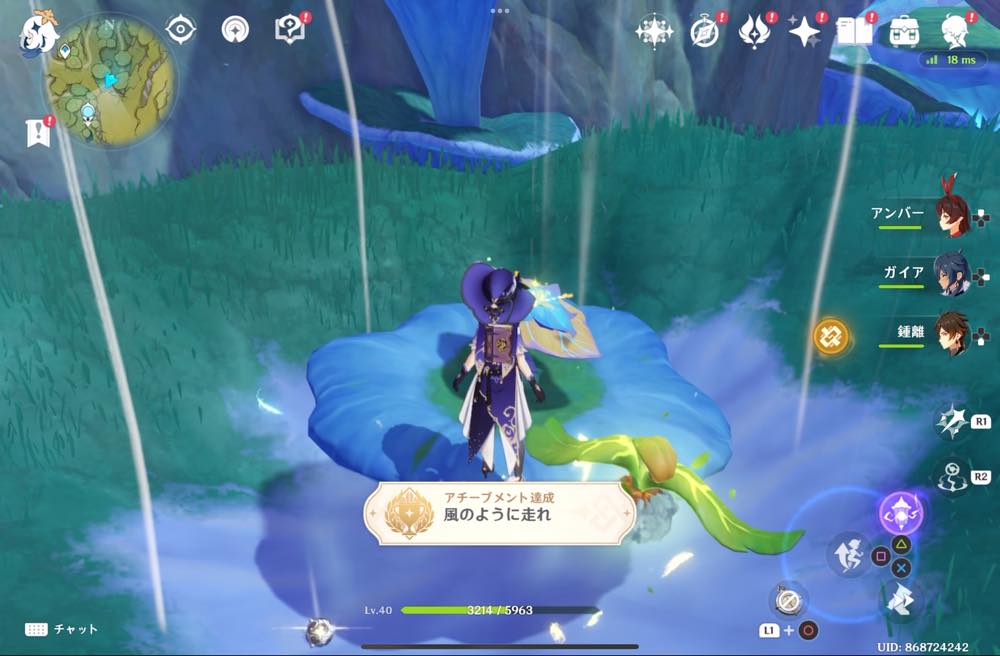
Task: Switch to party member 鍾離
Action: pos(951,332)
